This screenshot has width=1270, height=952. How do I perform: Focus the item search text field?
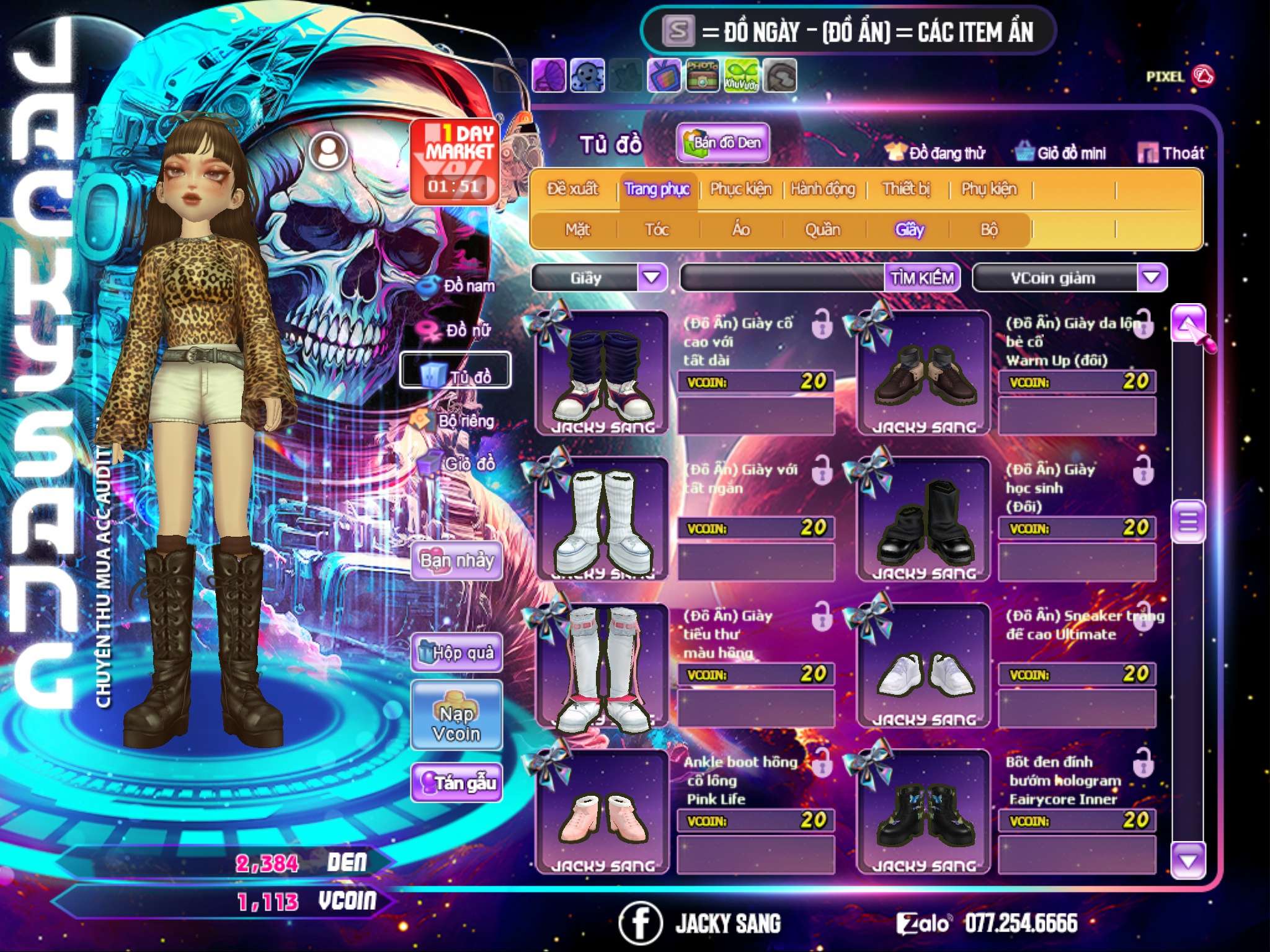coord(783,278)
